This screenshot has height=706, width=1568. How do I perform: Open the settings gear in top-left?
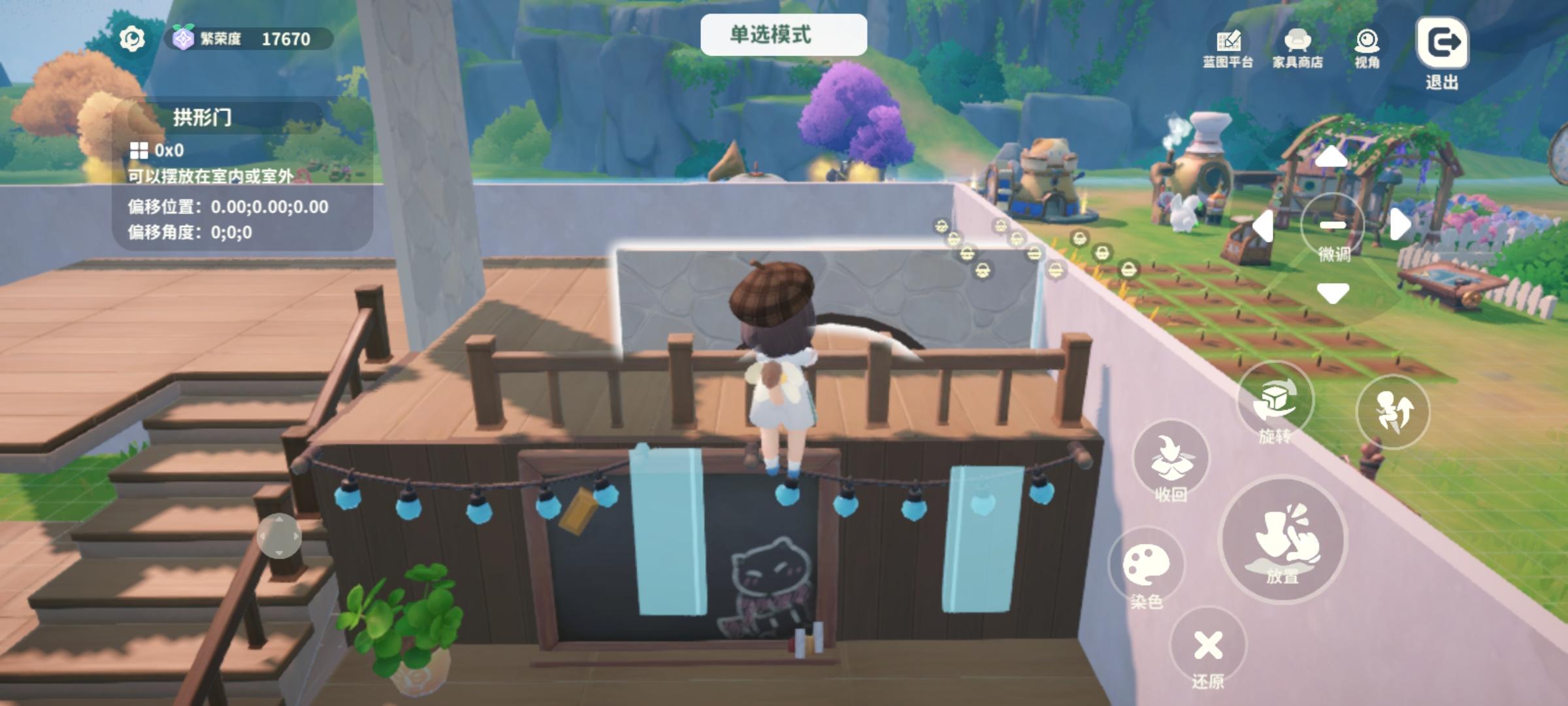pos(131,39)
